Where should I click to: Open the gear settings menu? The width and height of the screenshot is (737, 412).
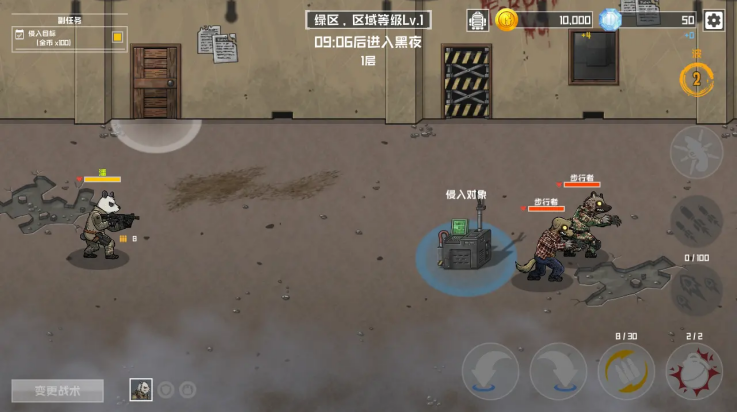pyautogui.click(x=713, y=20)
